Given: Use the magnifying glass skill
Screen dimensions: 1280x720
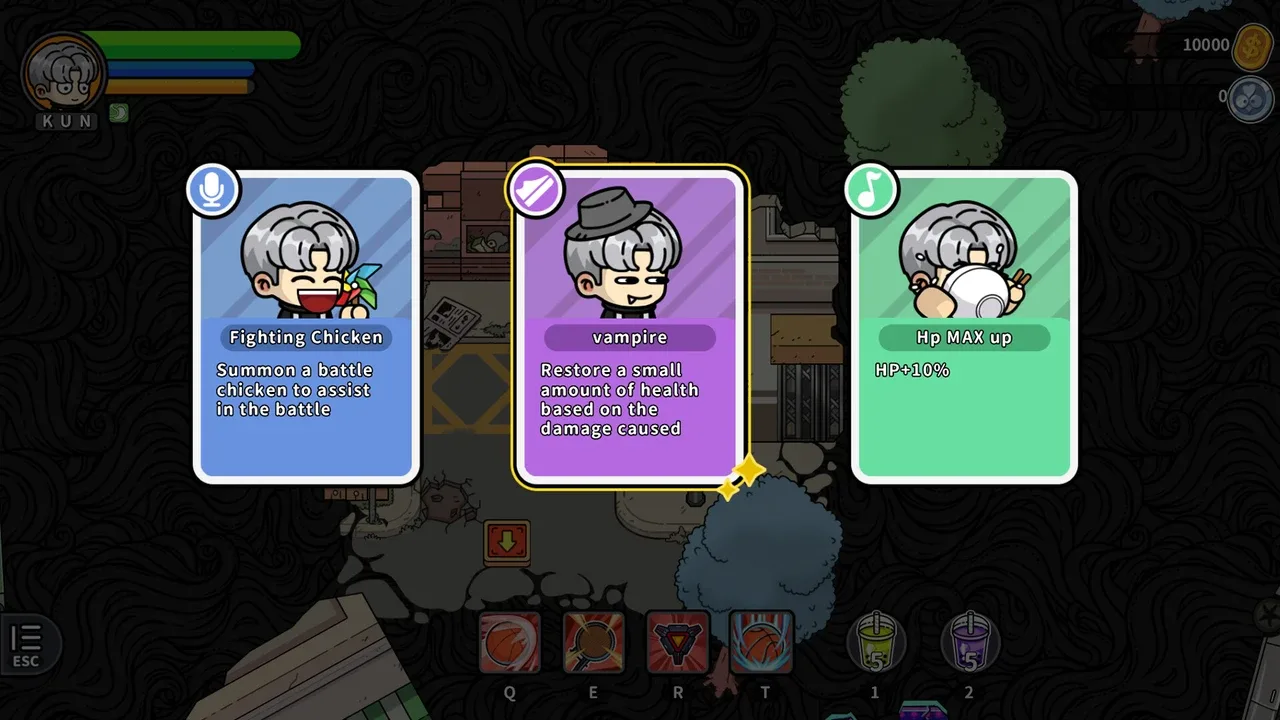Looking at the screenshot, I should [x=594, y=642].
